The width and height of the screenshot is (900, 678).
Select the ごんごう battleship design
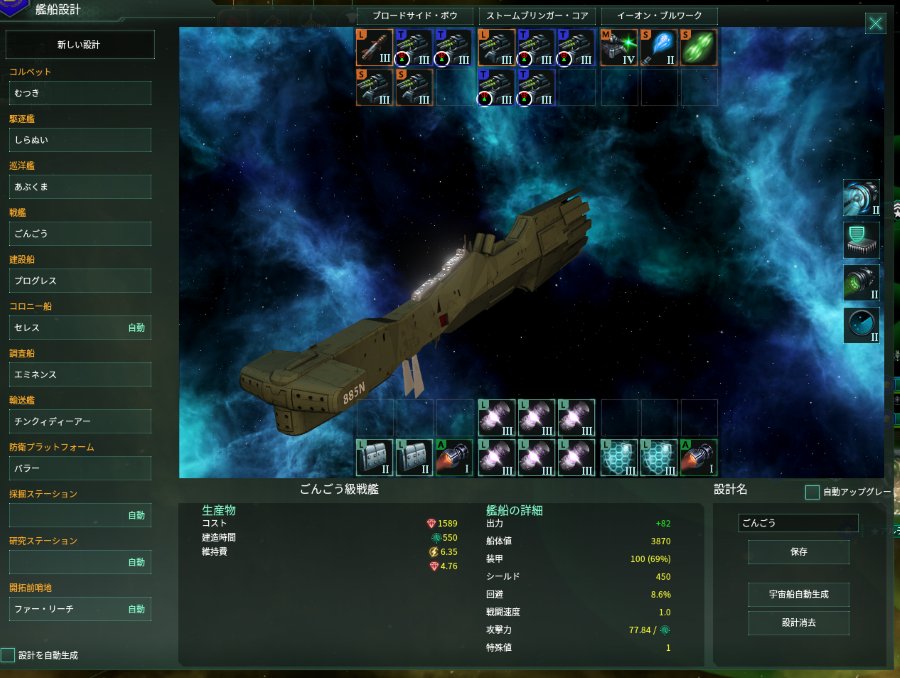click(x=80, y=234)
